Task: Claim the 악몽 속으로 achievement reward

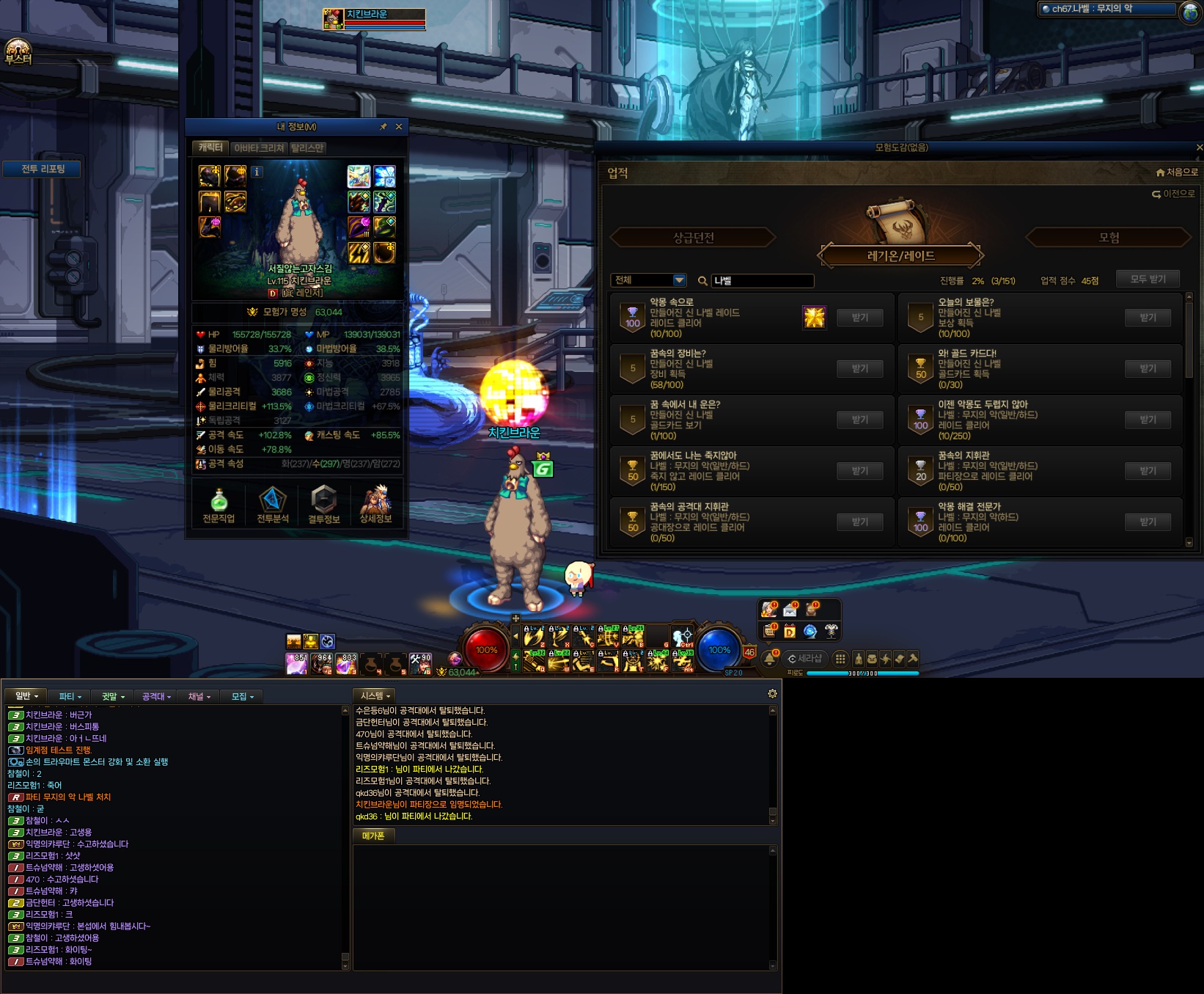Action: (859, 318)
